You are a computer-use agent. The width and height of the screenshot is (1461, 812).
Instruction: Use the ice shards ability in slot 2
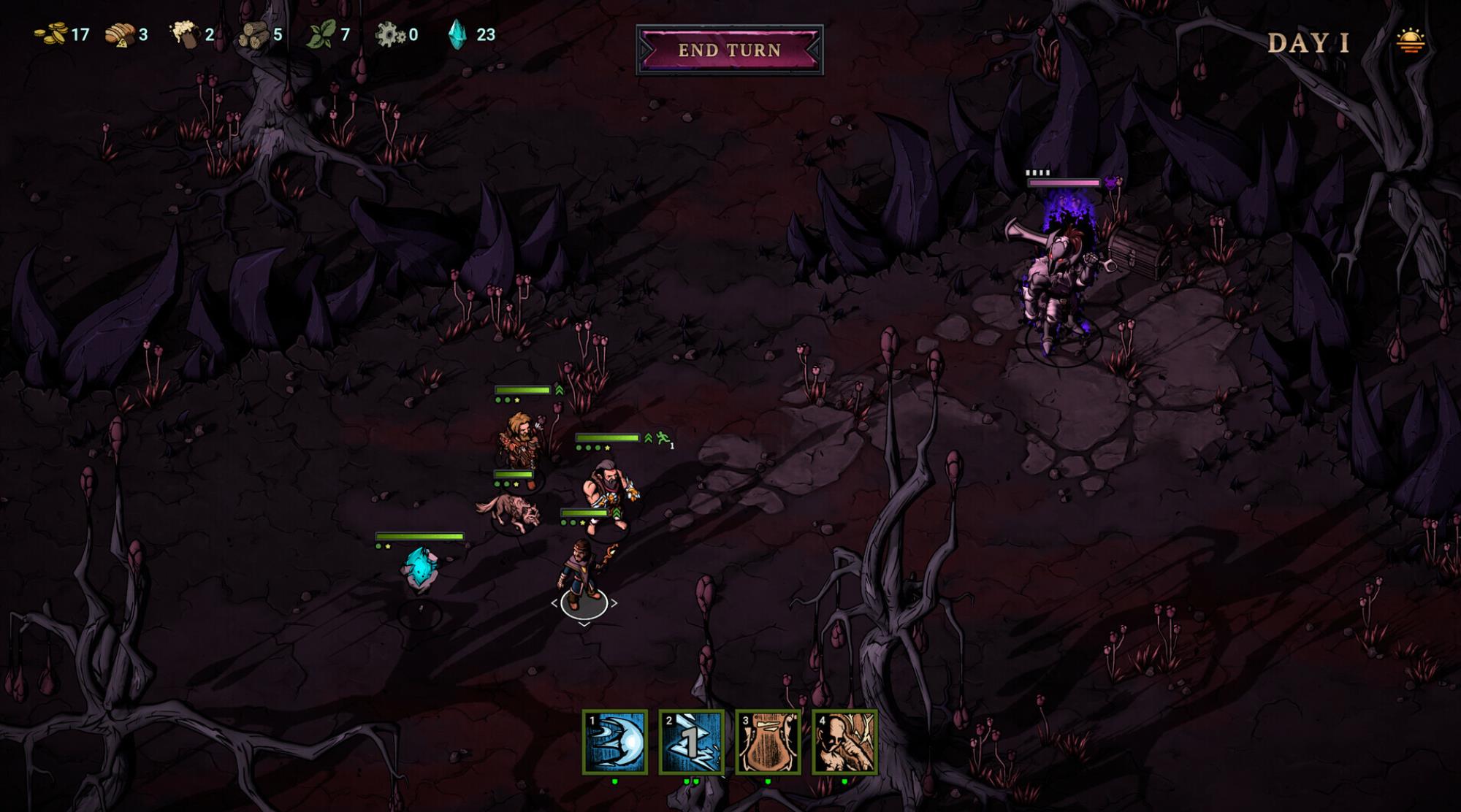click(691, 742)
